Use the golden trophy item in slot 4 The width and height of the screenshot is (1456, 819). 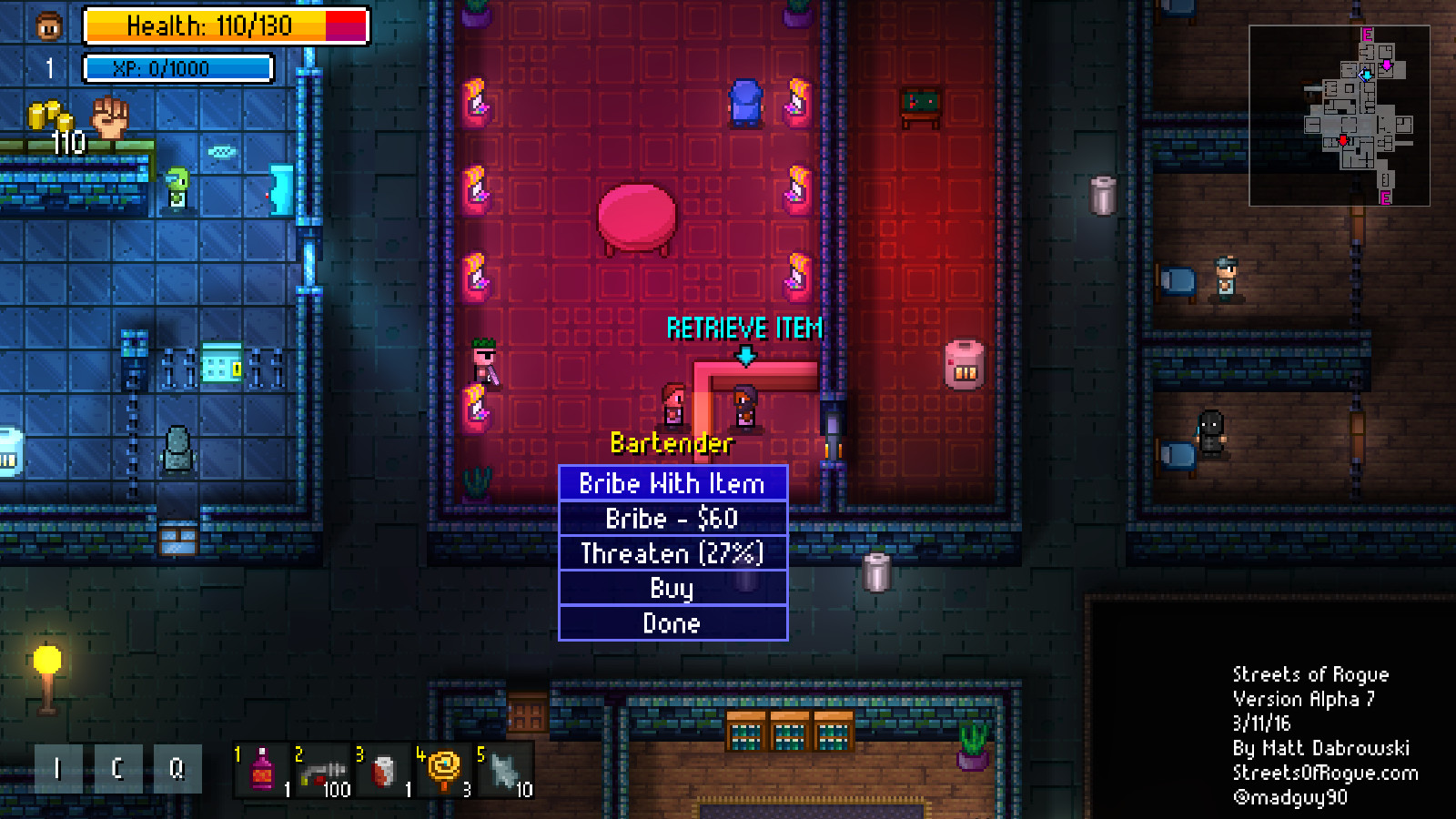(443, 769)
